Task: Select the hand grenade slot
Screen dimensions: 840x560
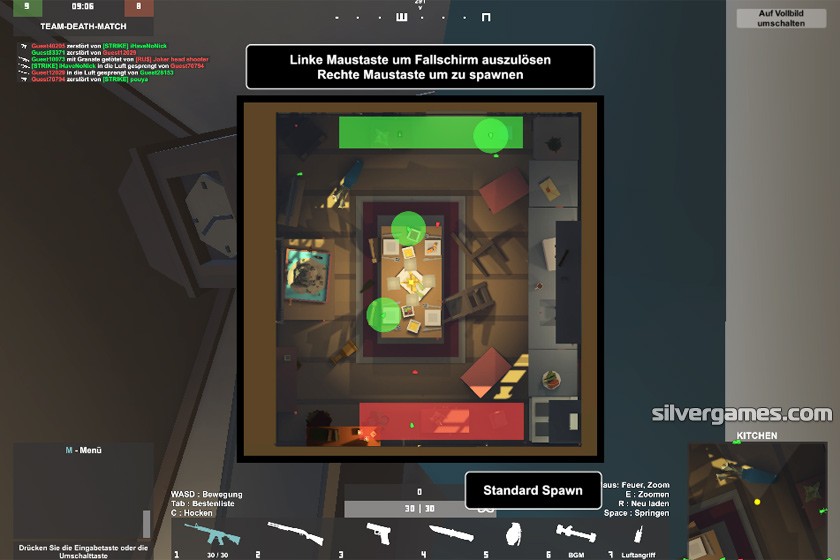Action: 515,532
